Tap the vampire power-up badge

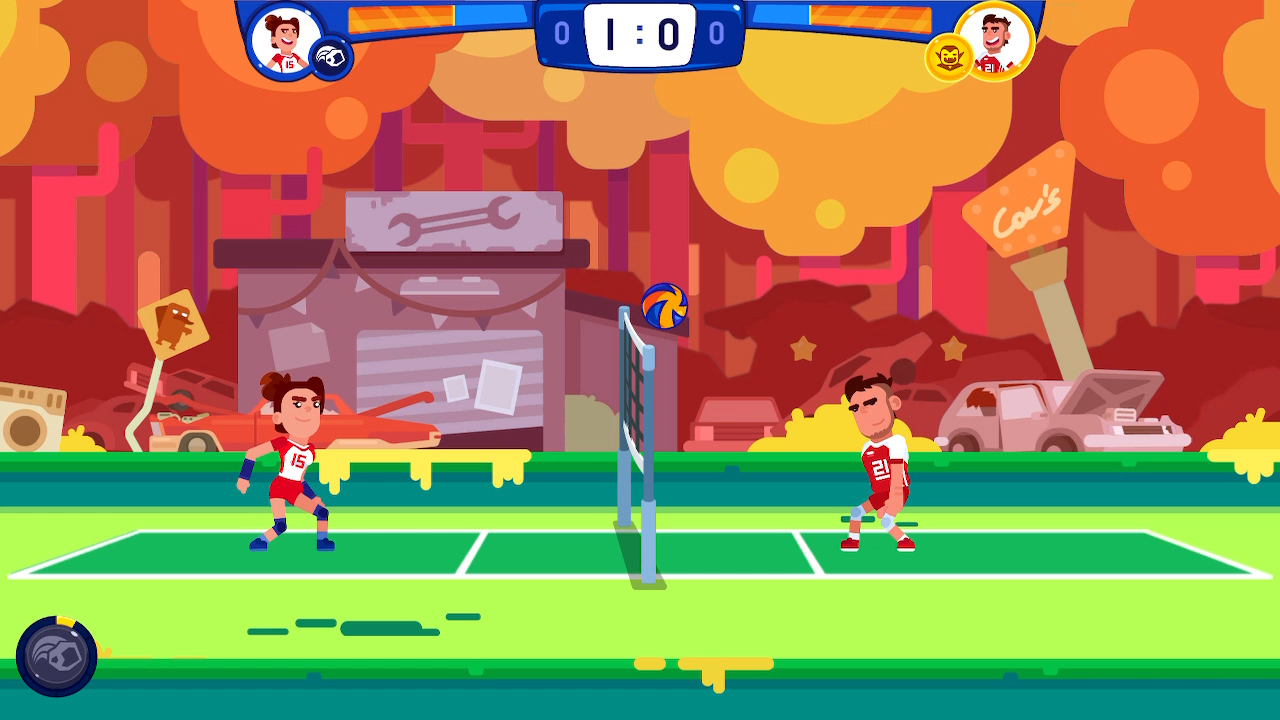[x=950, y=58]
